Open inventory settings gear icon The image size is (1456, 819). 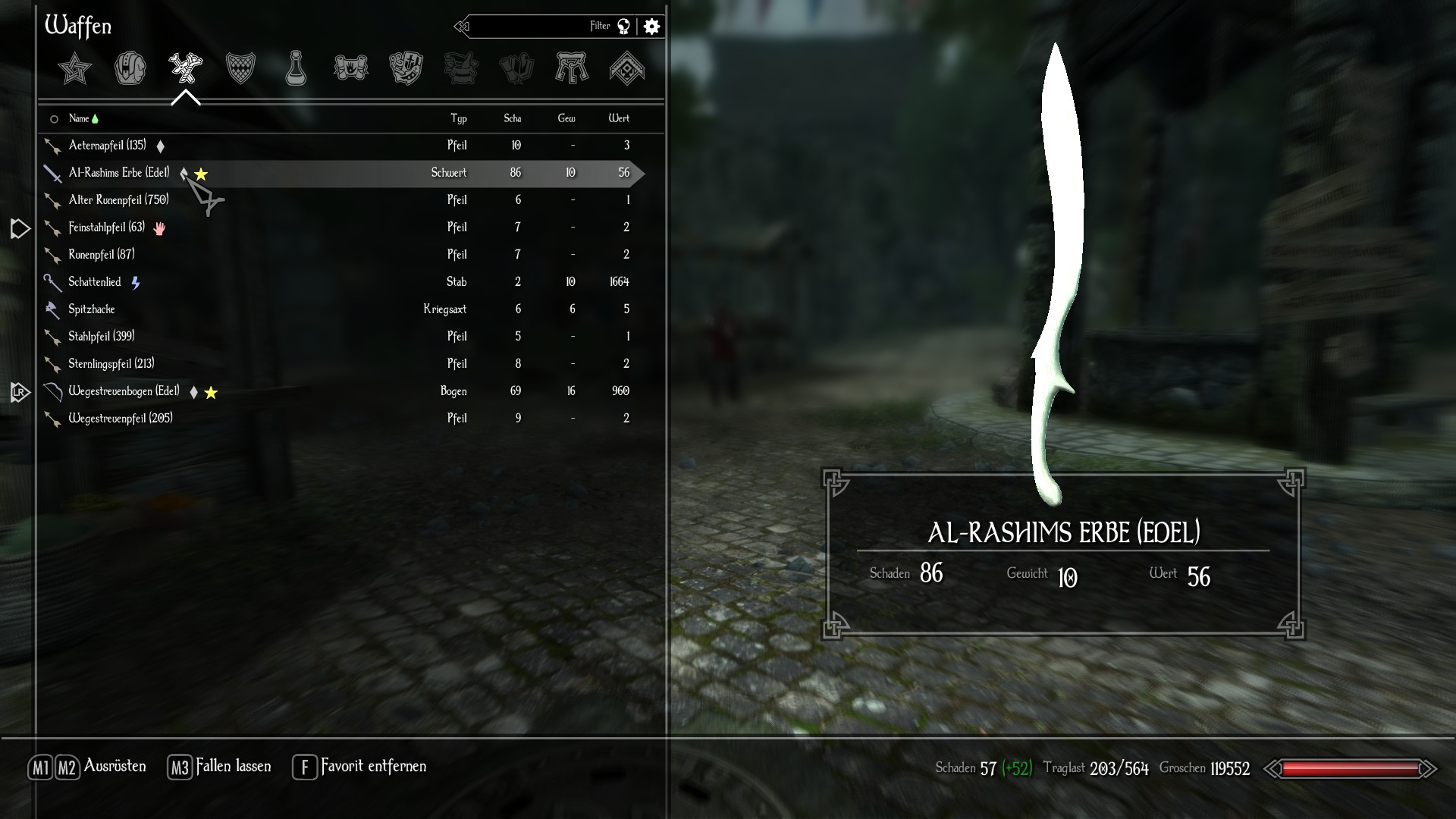tap(651, 27)
